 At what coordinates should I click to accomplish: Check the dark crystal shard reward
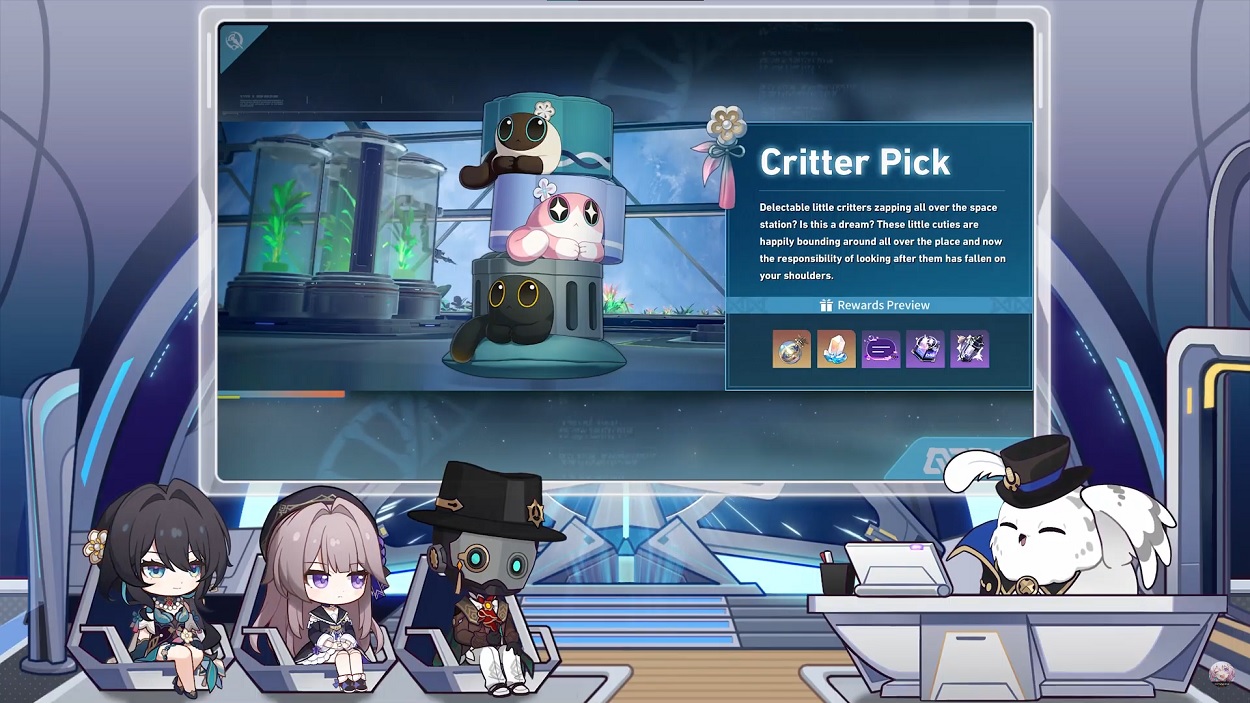[969, 349]
